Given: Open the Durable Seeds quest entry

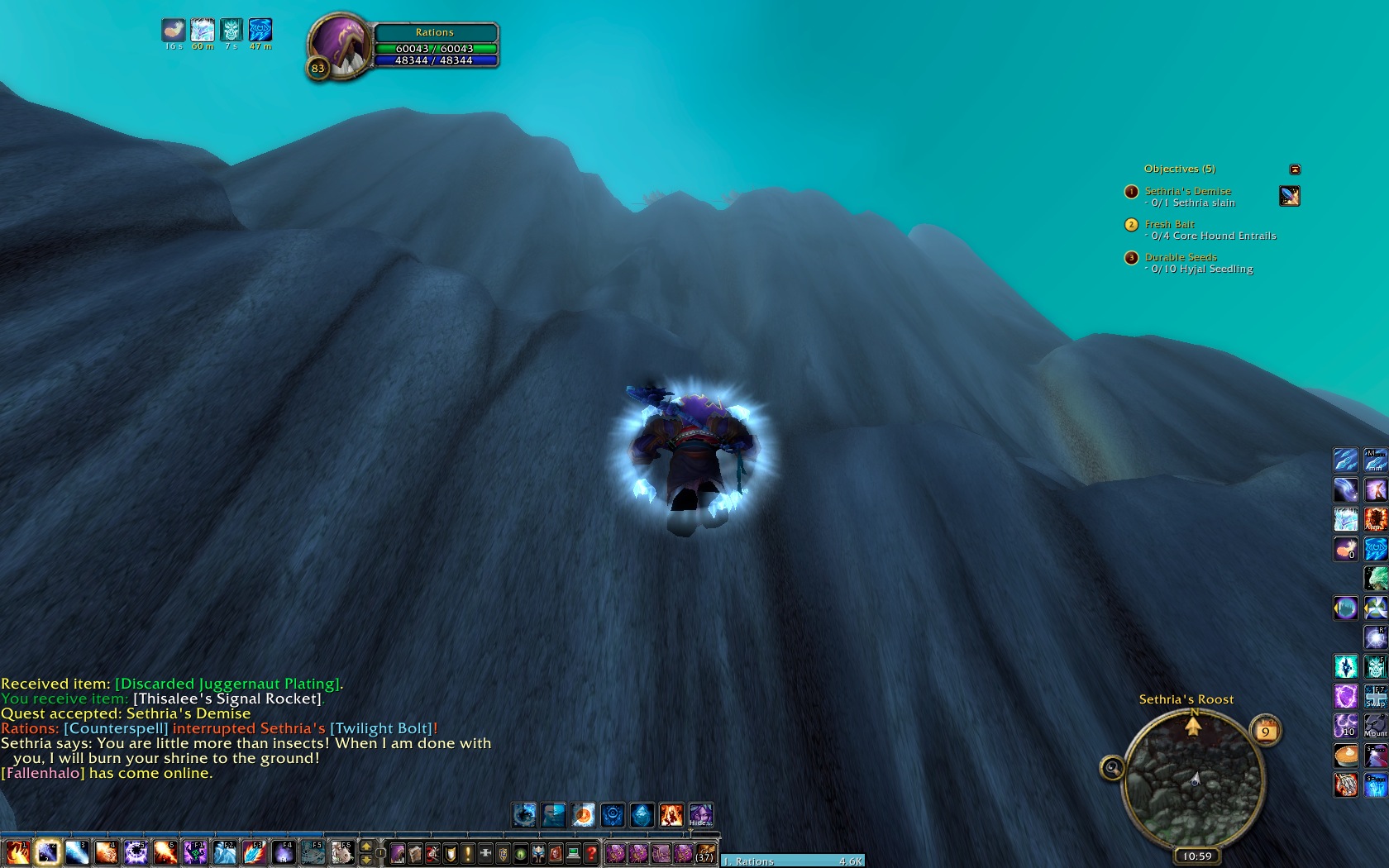Looking at the screenshot, I should tap(1180, 257).
